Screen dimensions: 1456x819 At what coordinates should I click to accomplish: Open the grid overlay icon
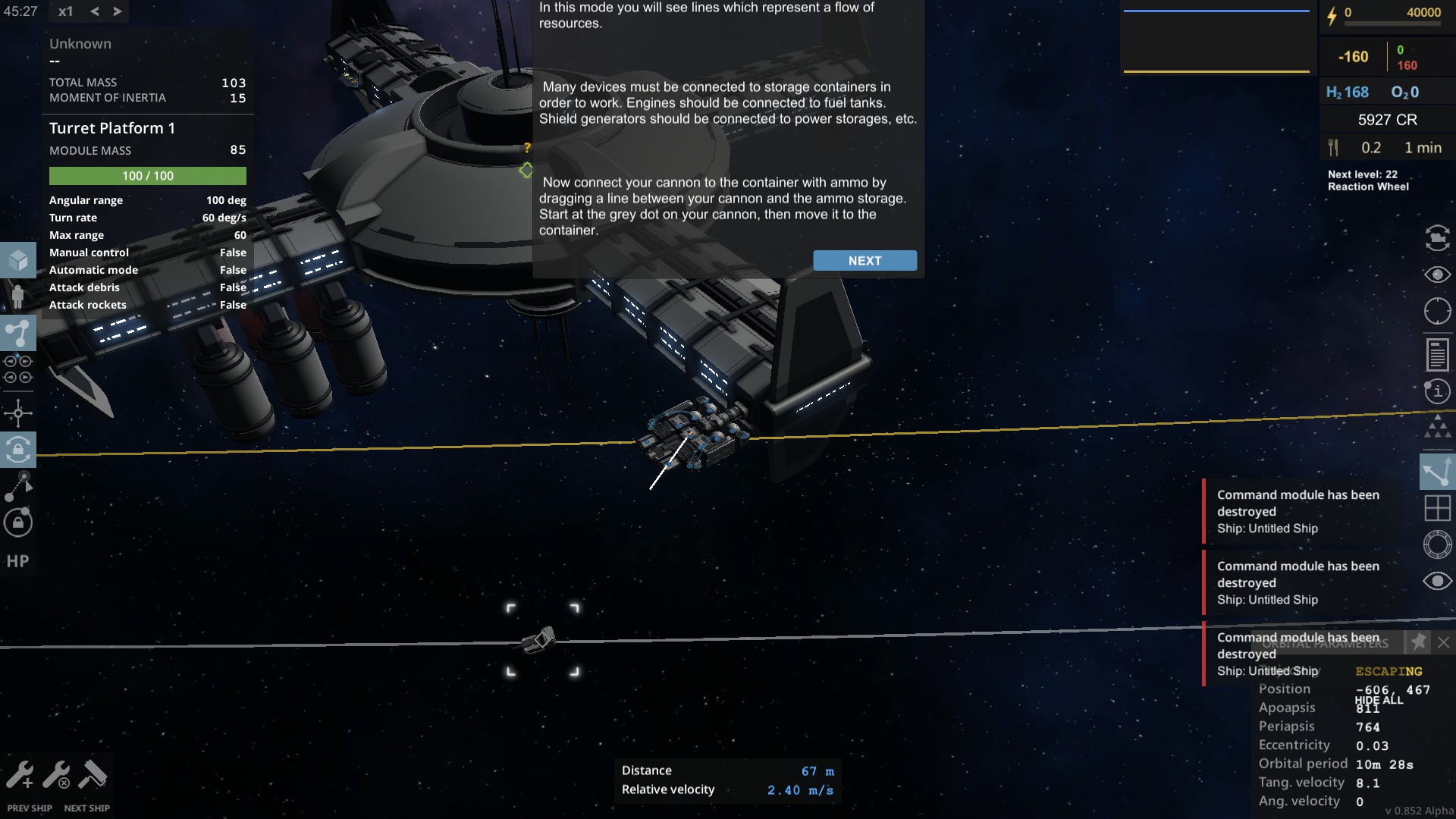1437,508
